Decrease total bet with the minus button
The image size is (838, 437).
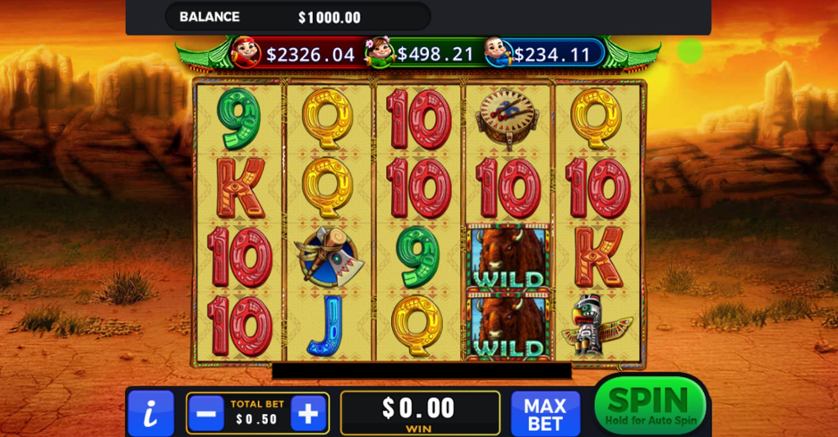pos(205,413)
